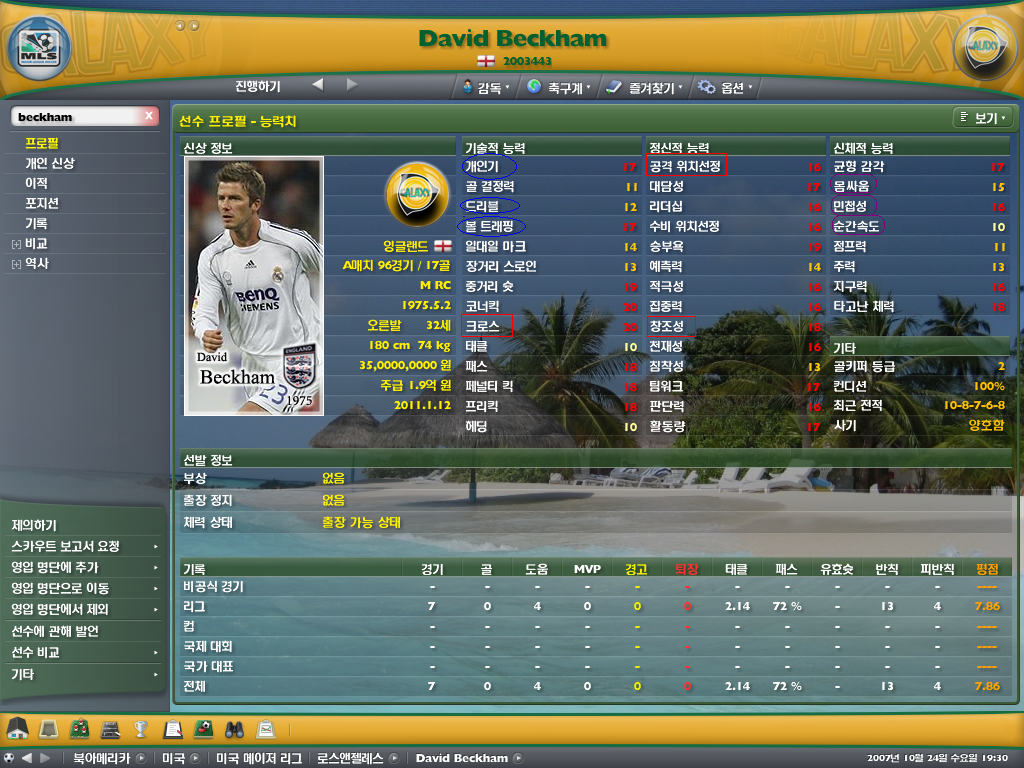Image resolution: width=1024 pixels, height=768 pixels.
Task: Open the 보기 (view) dropdown
Action: pos(984,118)
